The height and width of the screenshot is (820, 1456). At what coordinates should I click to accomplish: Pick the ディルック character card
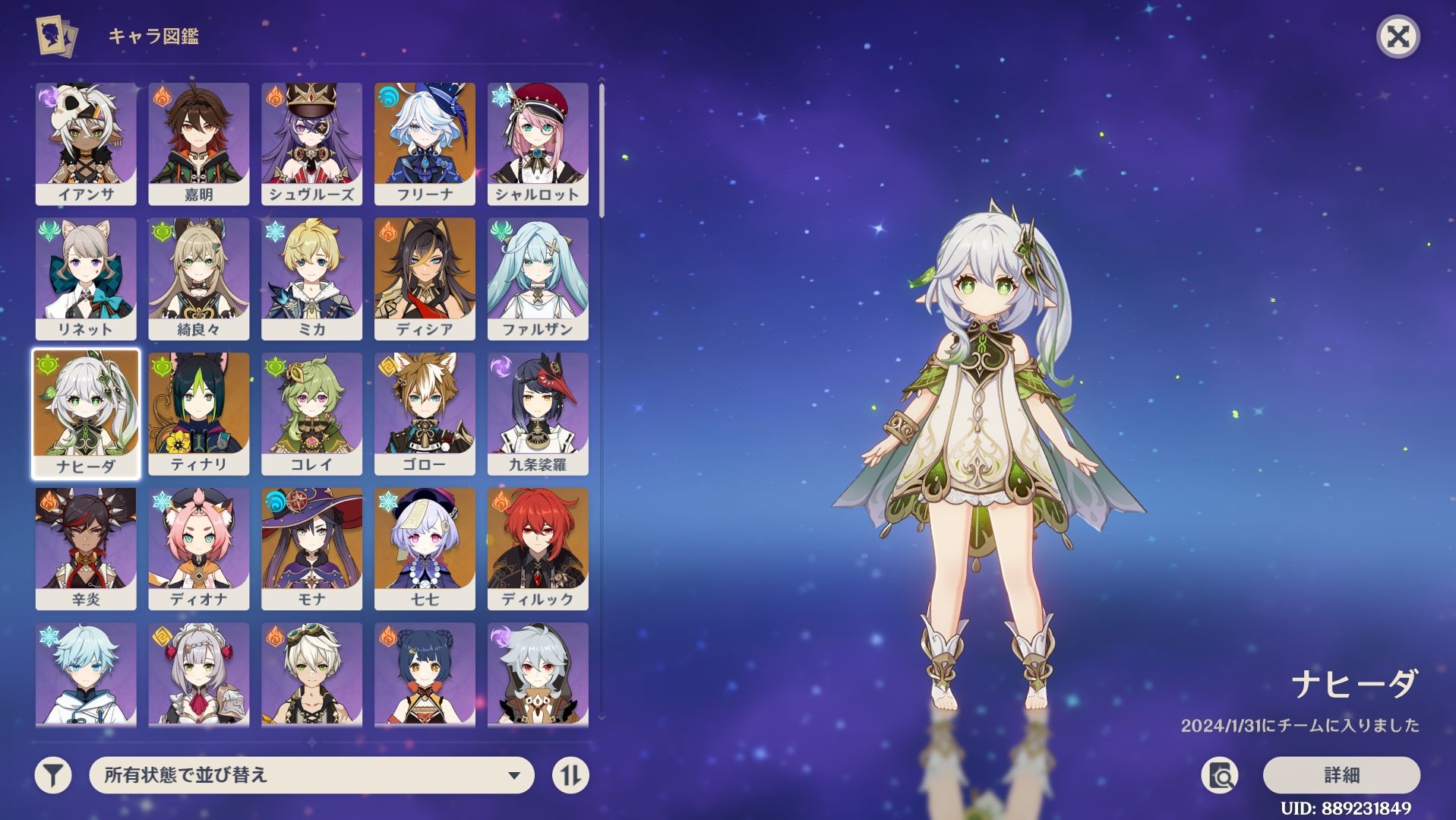click(x=538, y=548)
